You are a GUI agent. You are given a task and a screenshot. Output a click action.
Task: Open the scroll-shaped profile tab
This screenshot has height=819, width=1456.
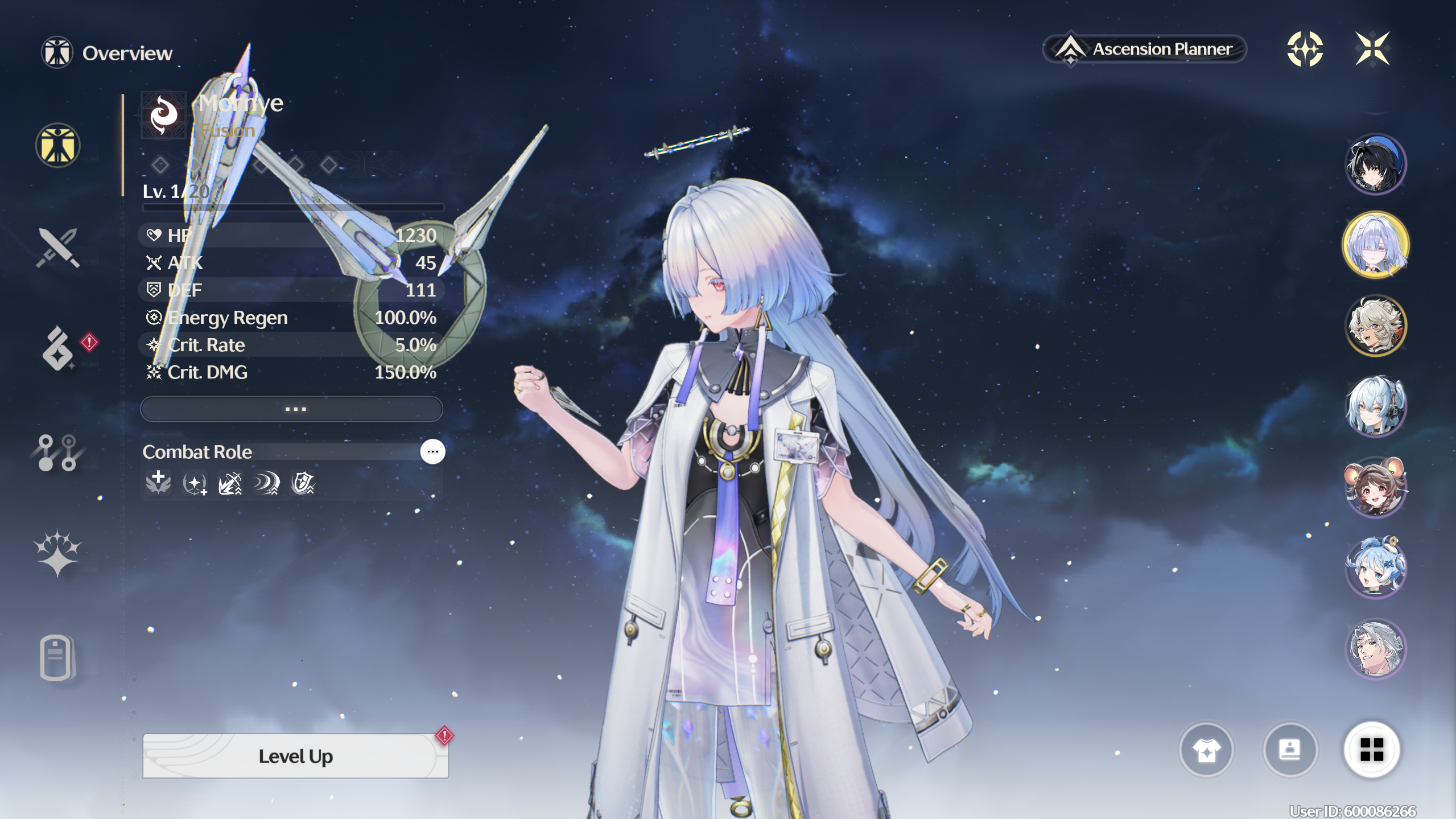[56, 657]
